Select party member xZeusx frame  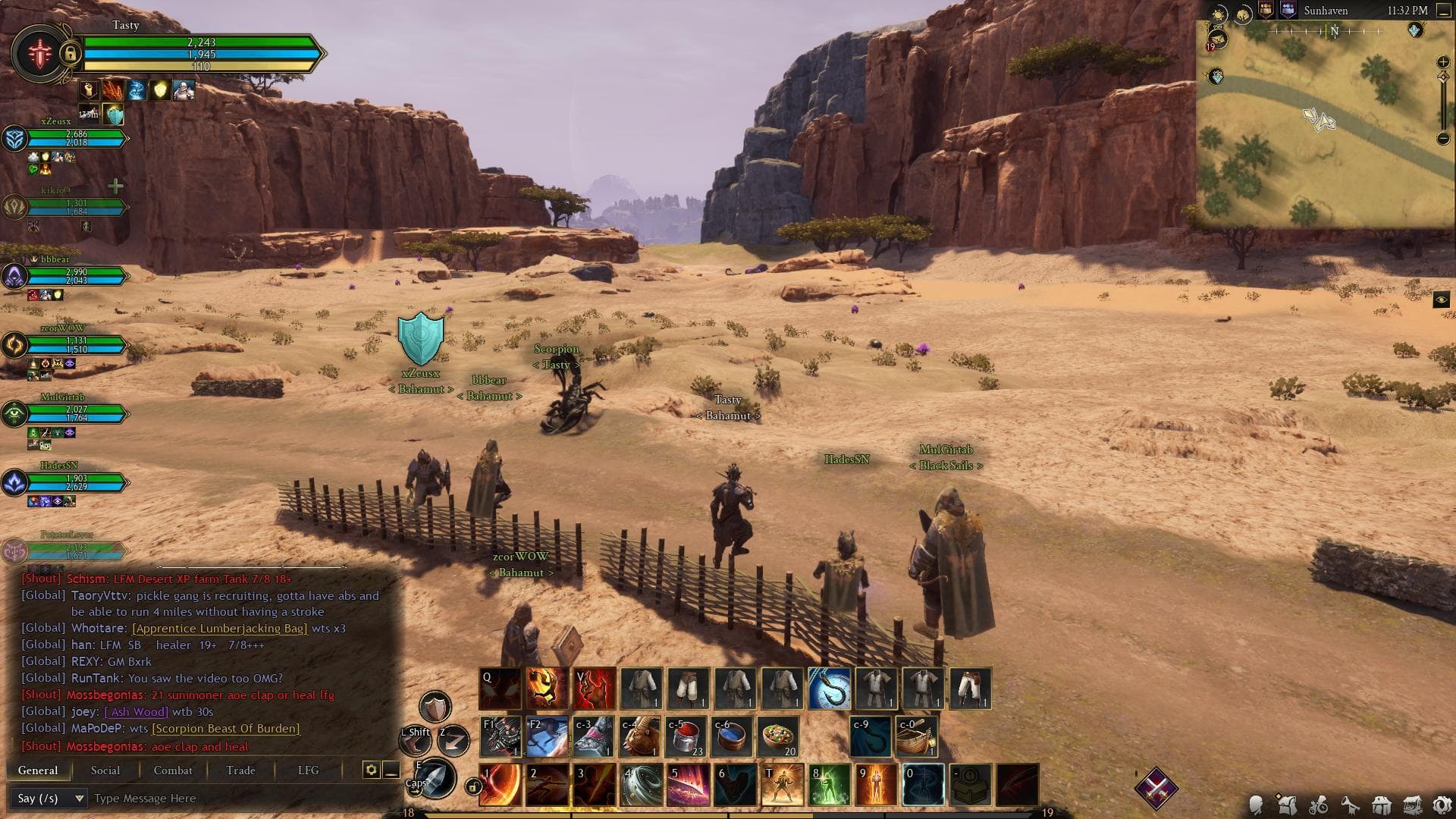tap(68, 139)
